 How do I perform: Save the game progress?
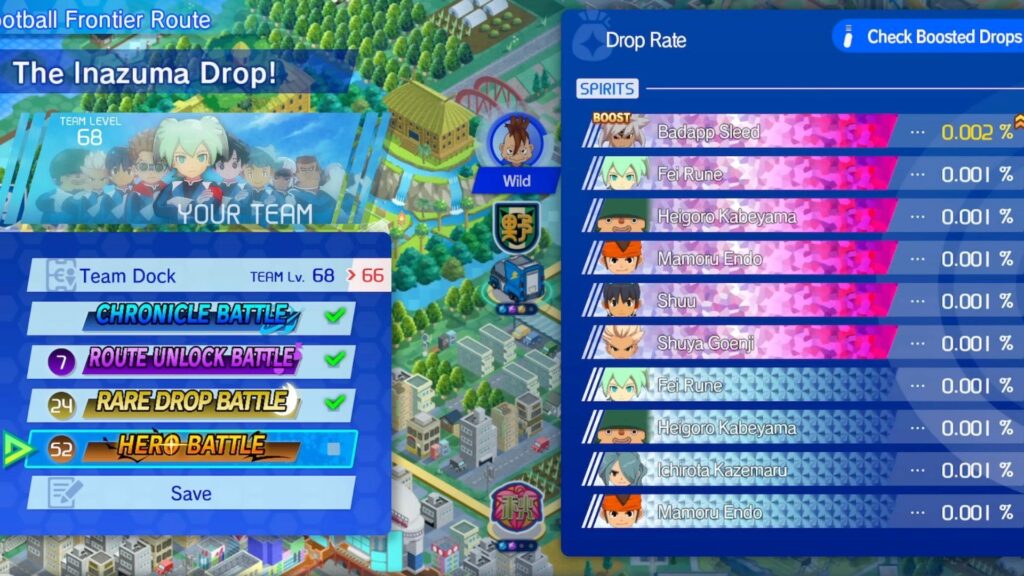click(190, 493)
